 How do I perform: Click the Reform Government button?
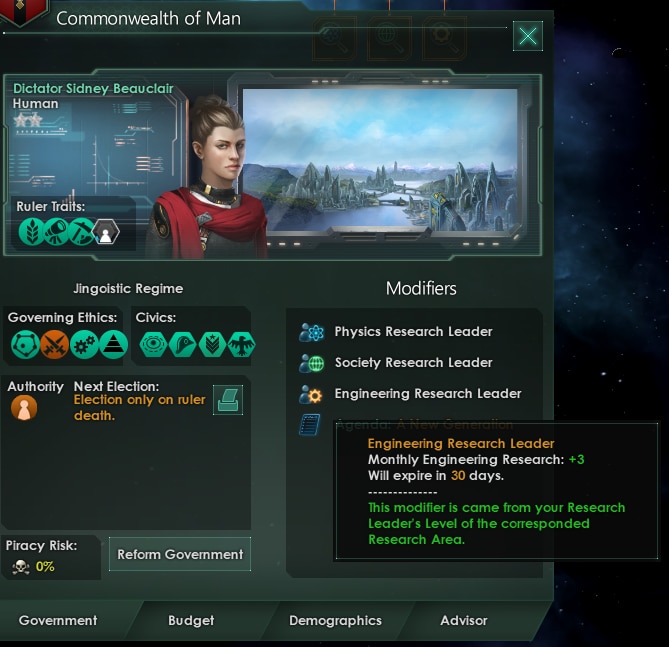click(x=180, y=554)
